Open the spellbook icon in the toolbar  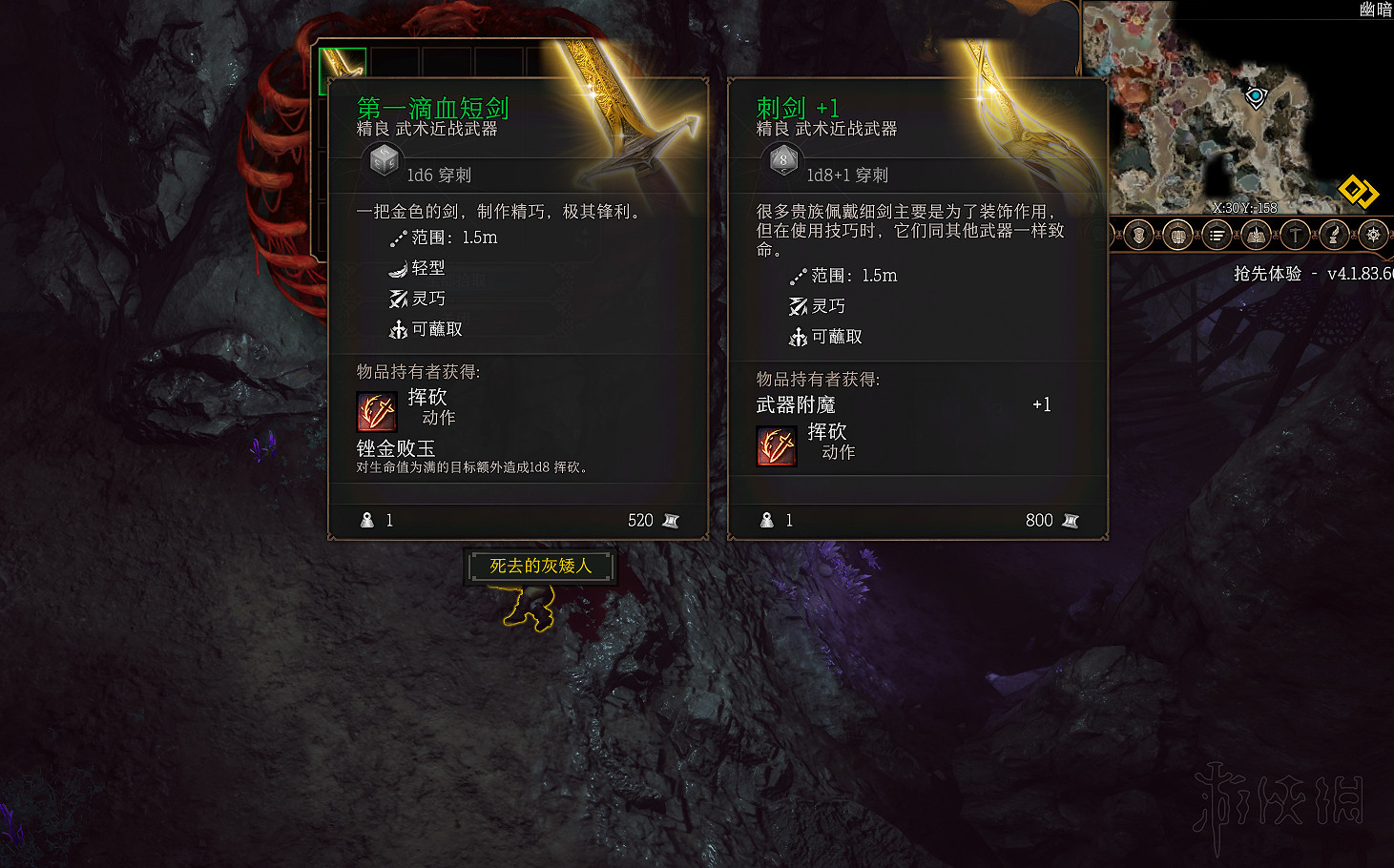(x=1255, y=235)
